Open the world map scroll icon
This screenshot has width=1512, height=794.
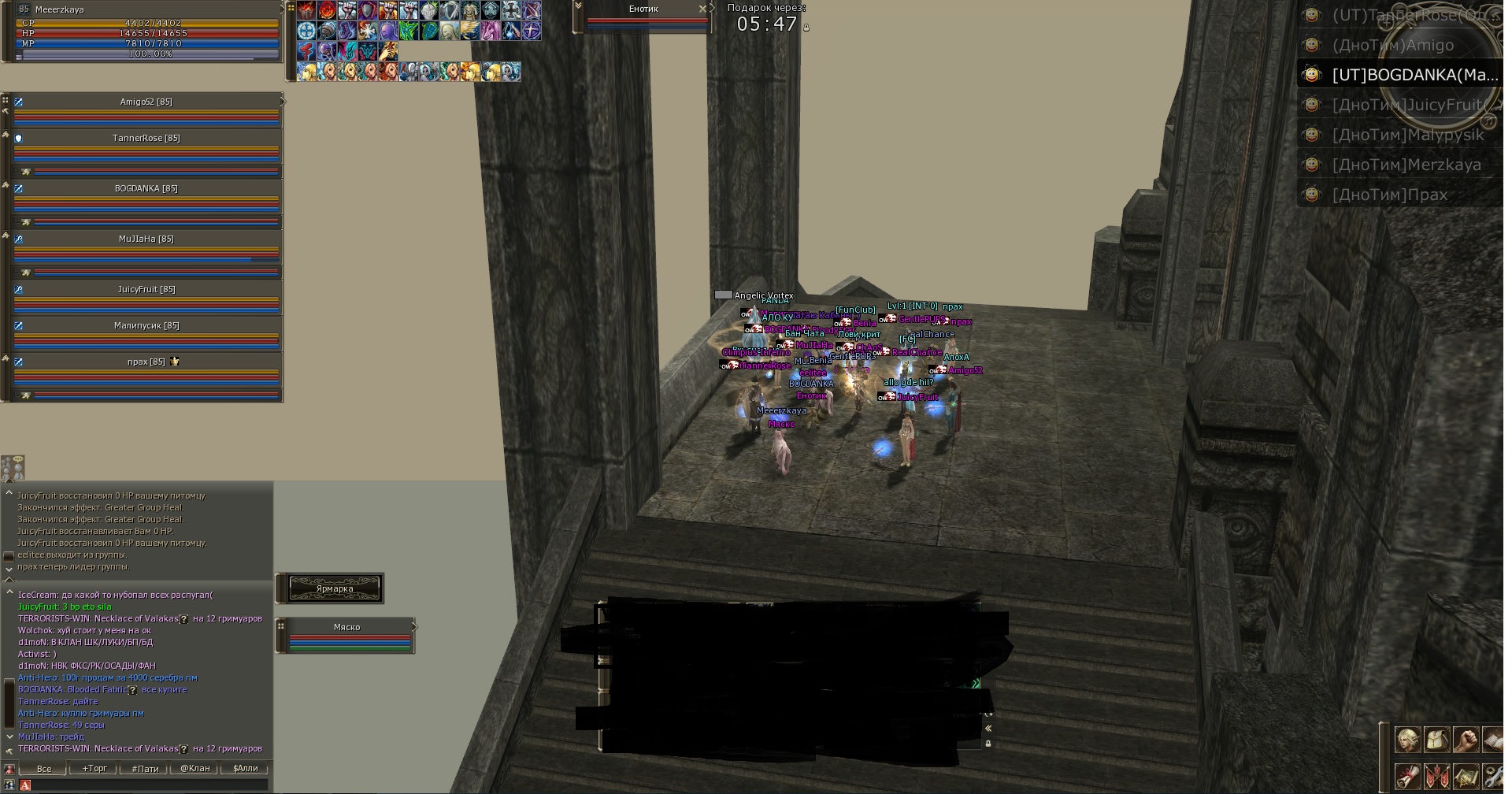coord(1465,777)
